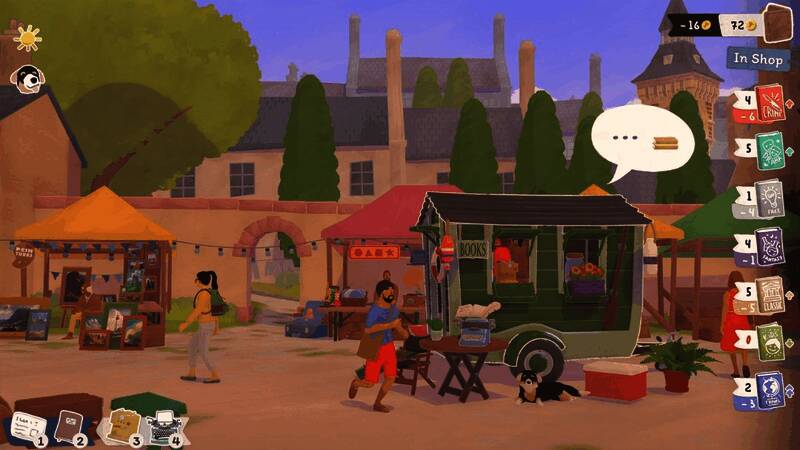Select the purple Fantasy book genre
The height and width of the screenshot is (450, 800).
tap(770, 245)
